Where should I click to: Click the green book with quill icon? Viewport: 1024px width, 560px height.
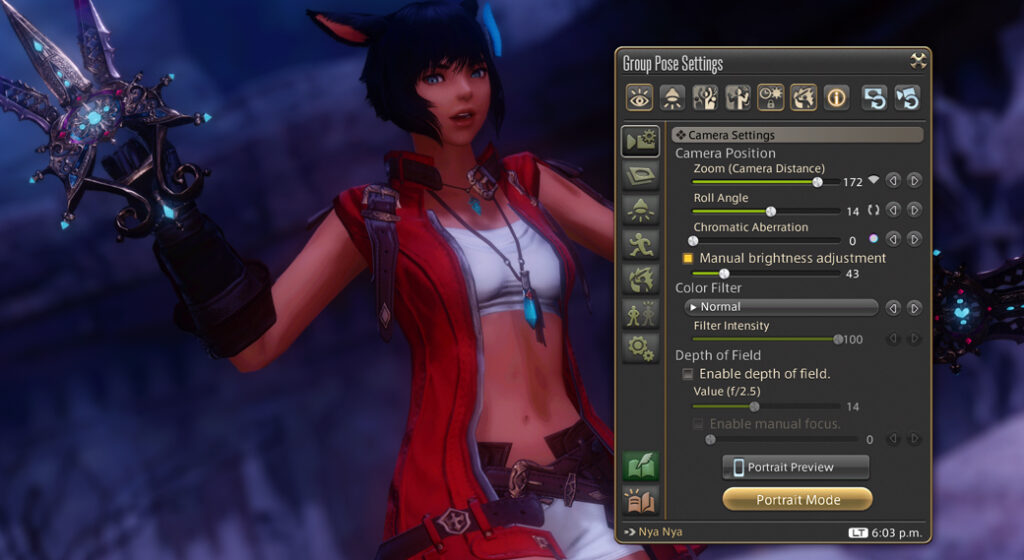tap(640, 466)
